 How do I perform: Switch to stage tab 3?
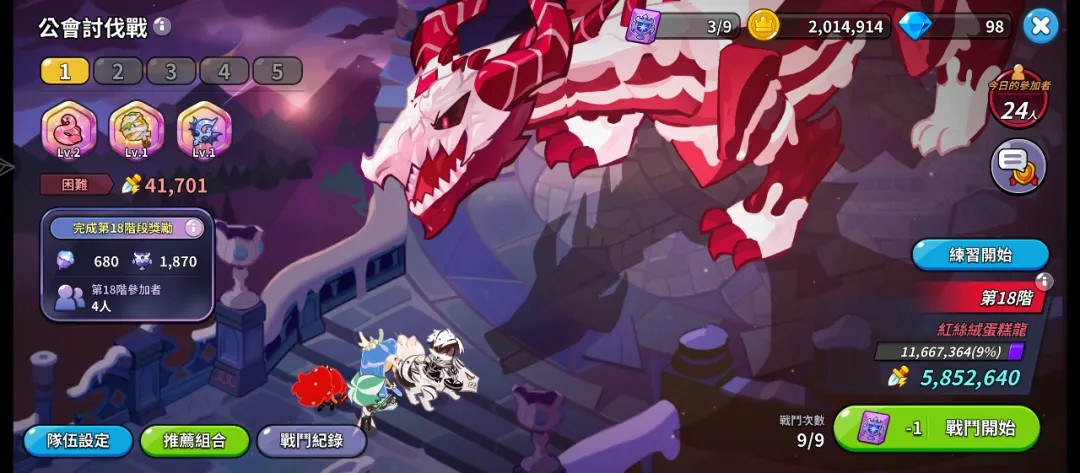click(171, 71)
